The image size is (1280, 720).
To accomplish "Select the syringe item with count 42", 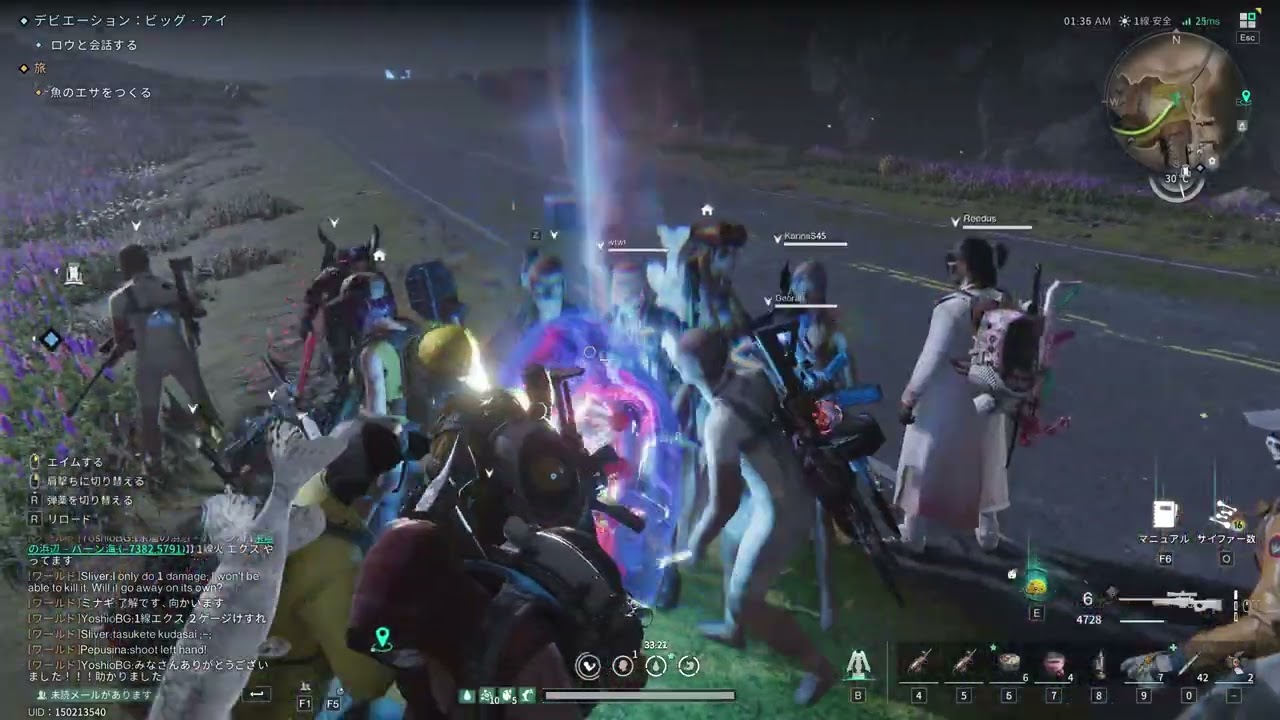I will tap(1189, 663).
